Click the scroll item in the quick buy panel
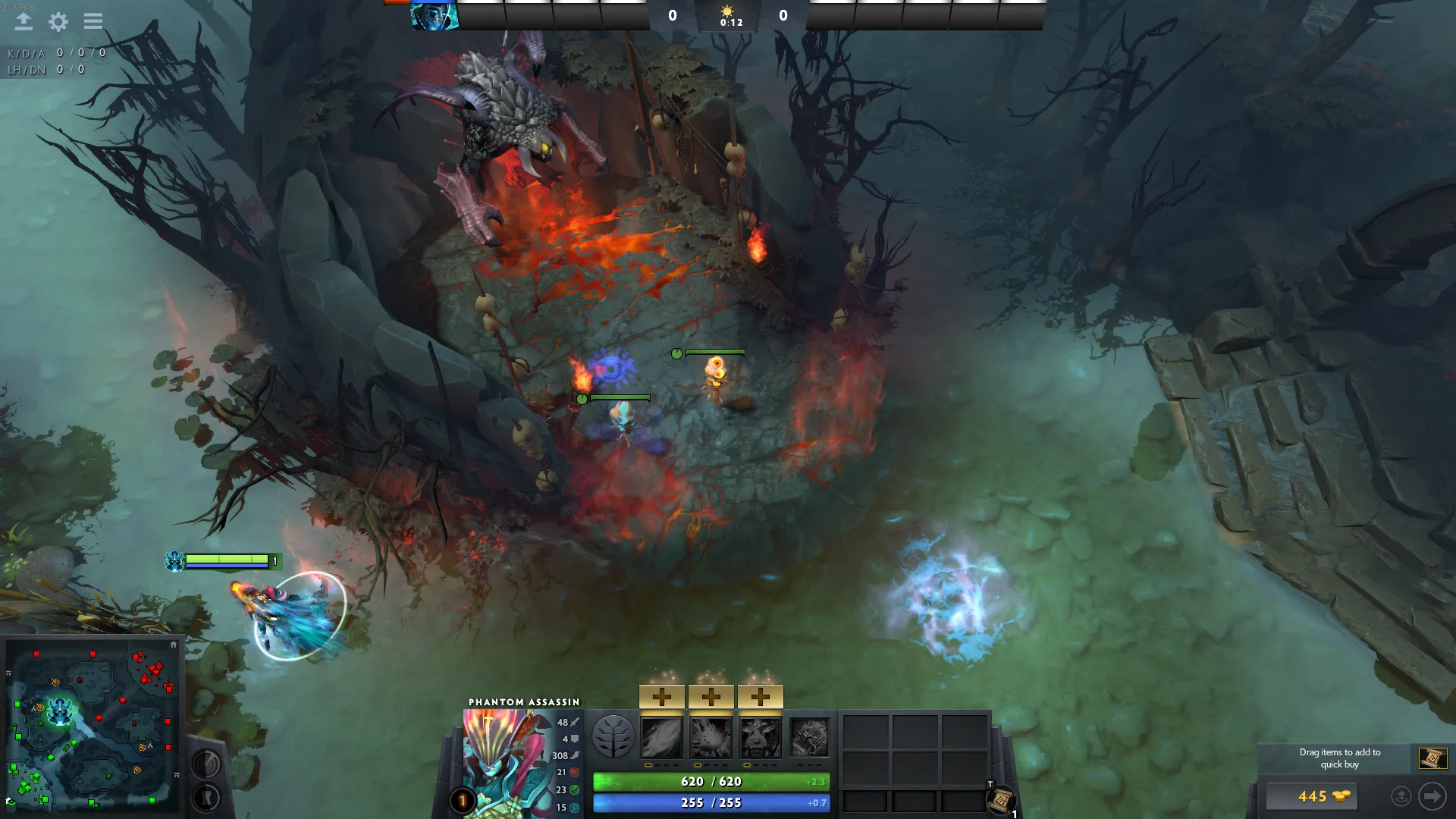Viewport: 1456px width, 819px height. (1432, 758)
